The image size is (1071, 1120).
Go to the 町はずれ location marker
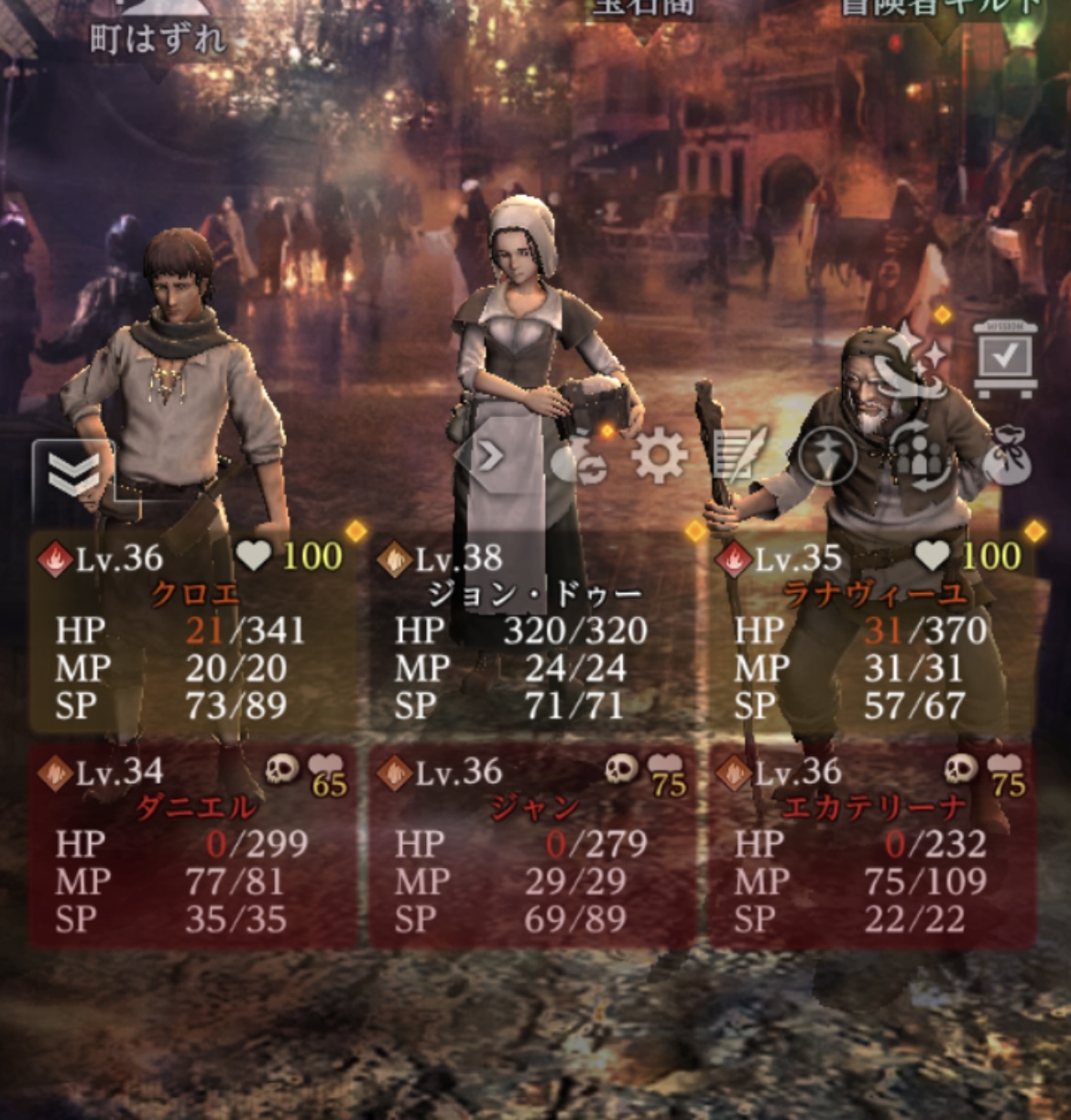(x=158, y=37)
